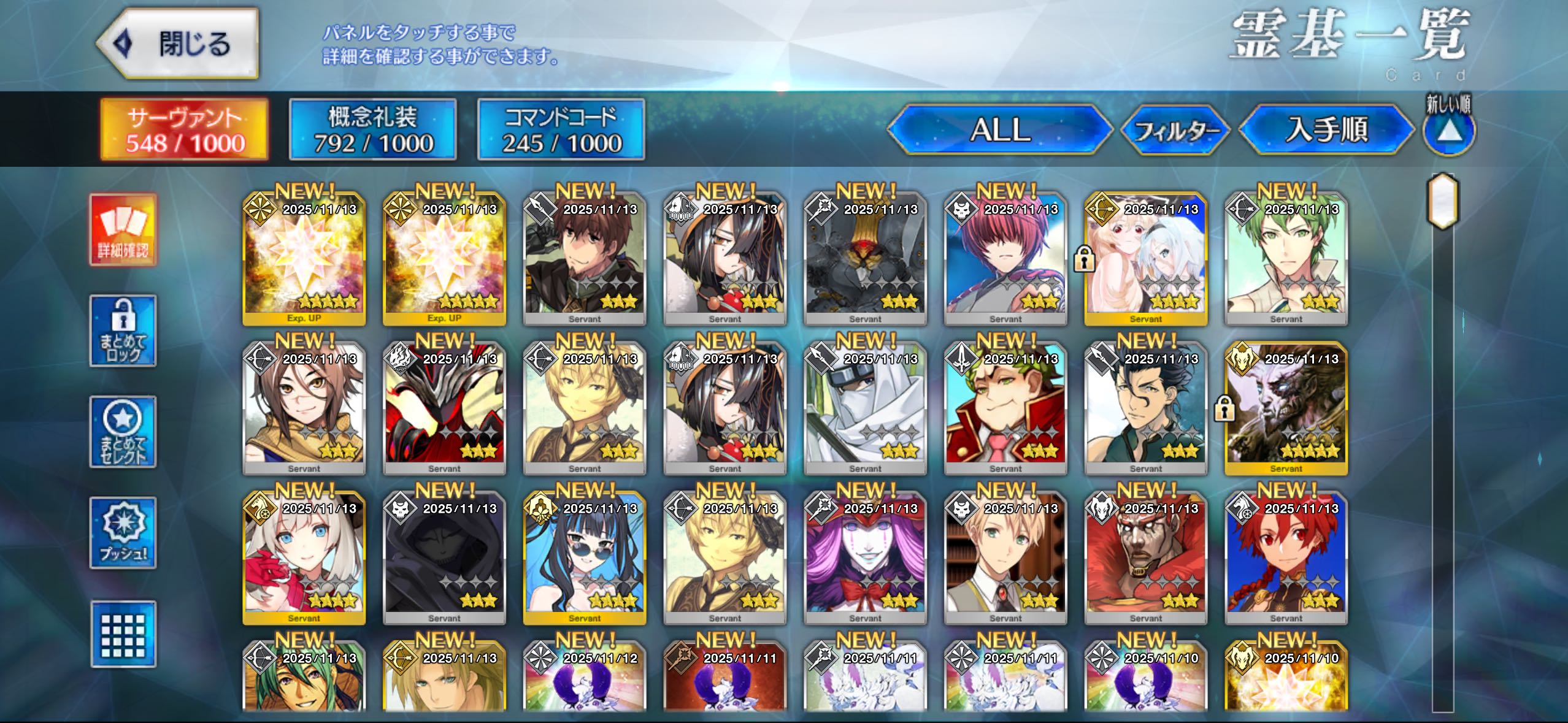Activate まとめてロック bulk lock
Viewport: 1568px width, 723px height.
point(123,331)
